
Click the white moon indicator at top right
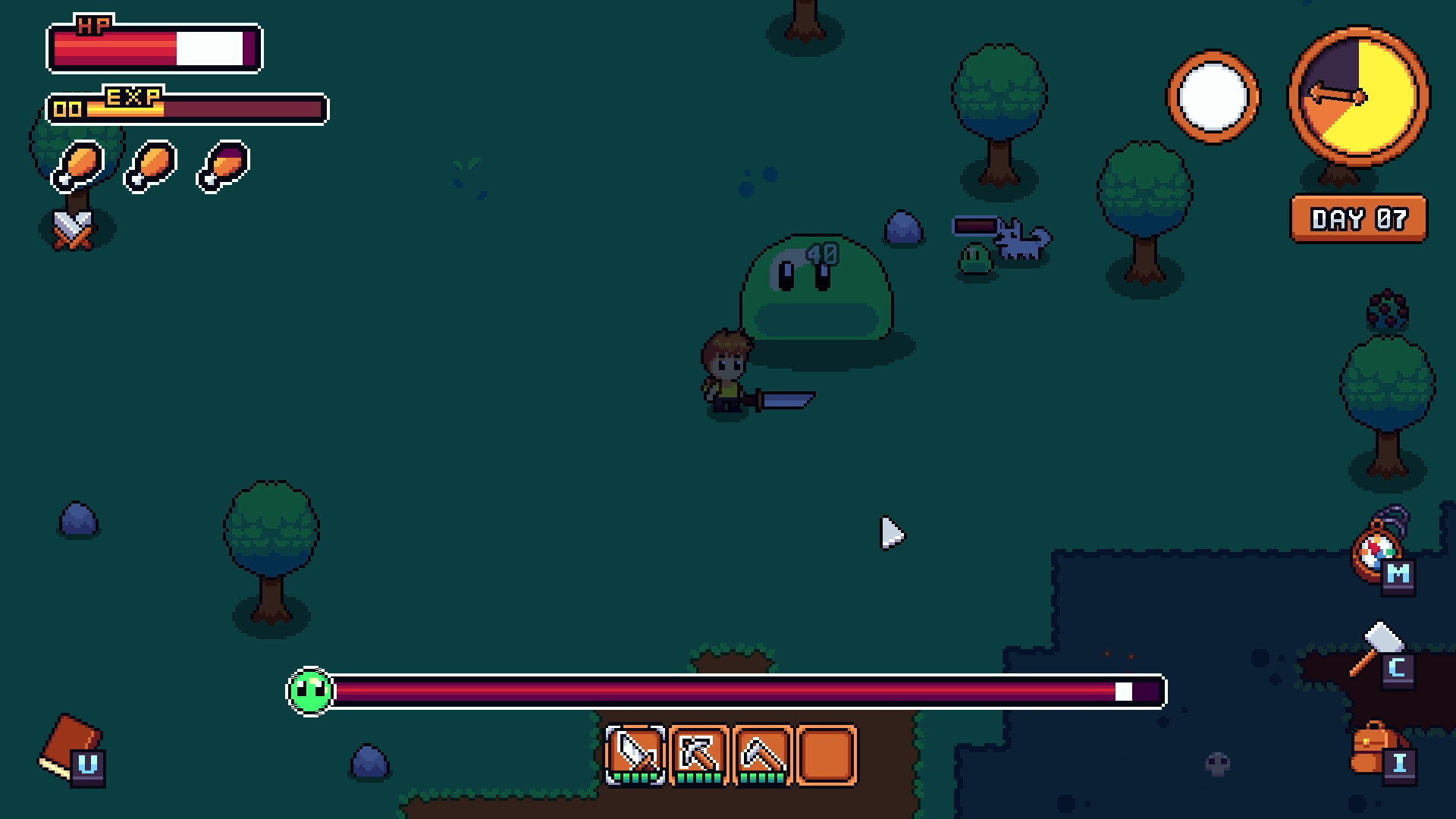click(x=1214, y=97)
